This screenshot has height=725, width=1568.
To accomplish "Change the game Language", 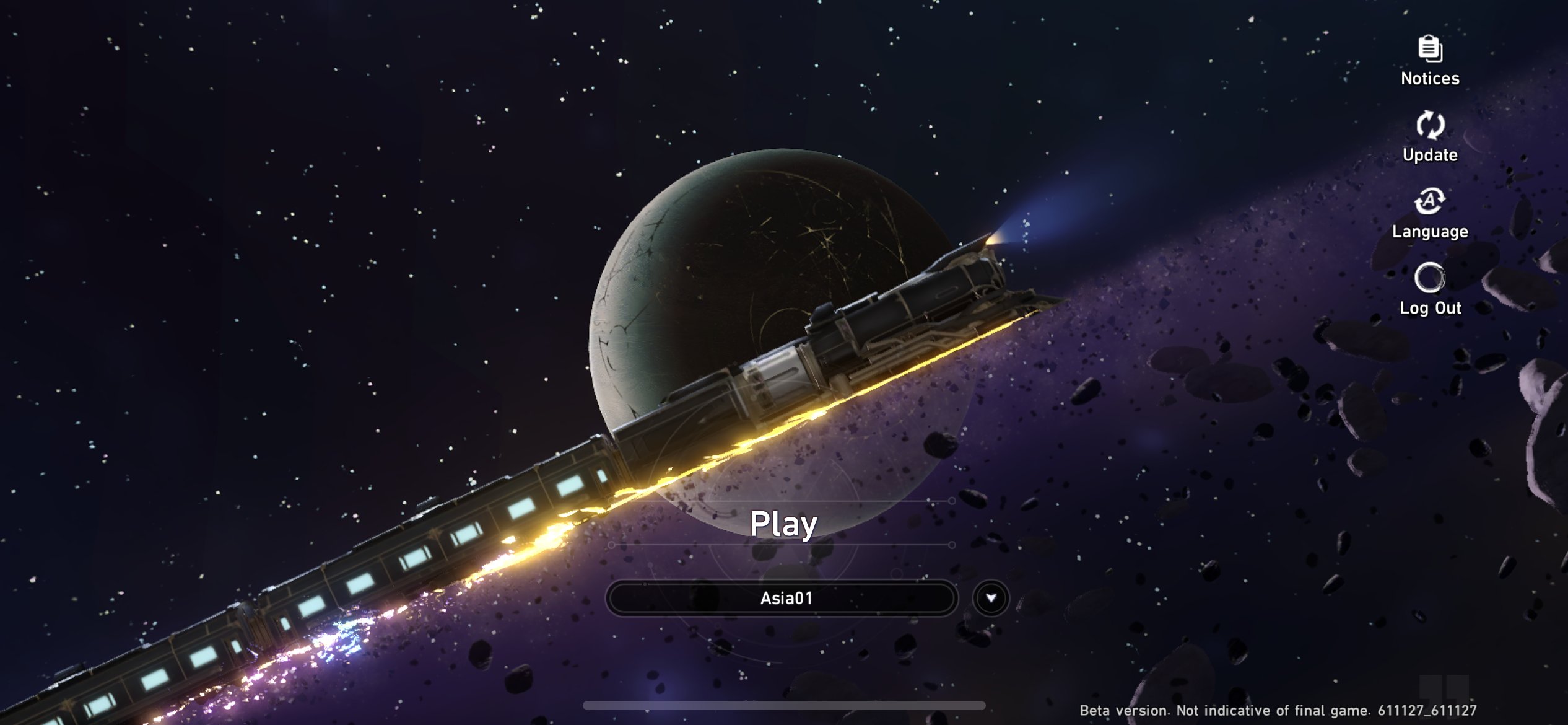I will (1430, 214).
